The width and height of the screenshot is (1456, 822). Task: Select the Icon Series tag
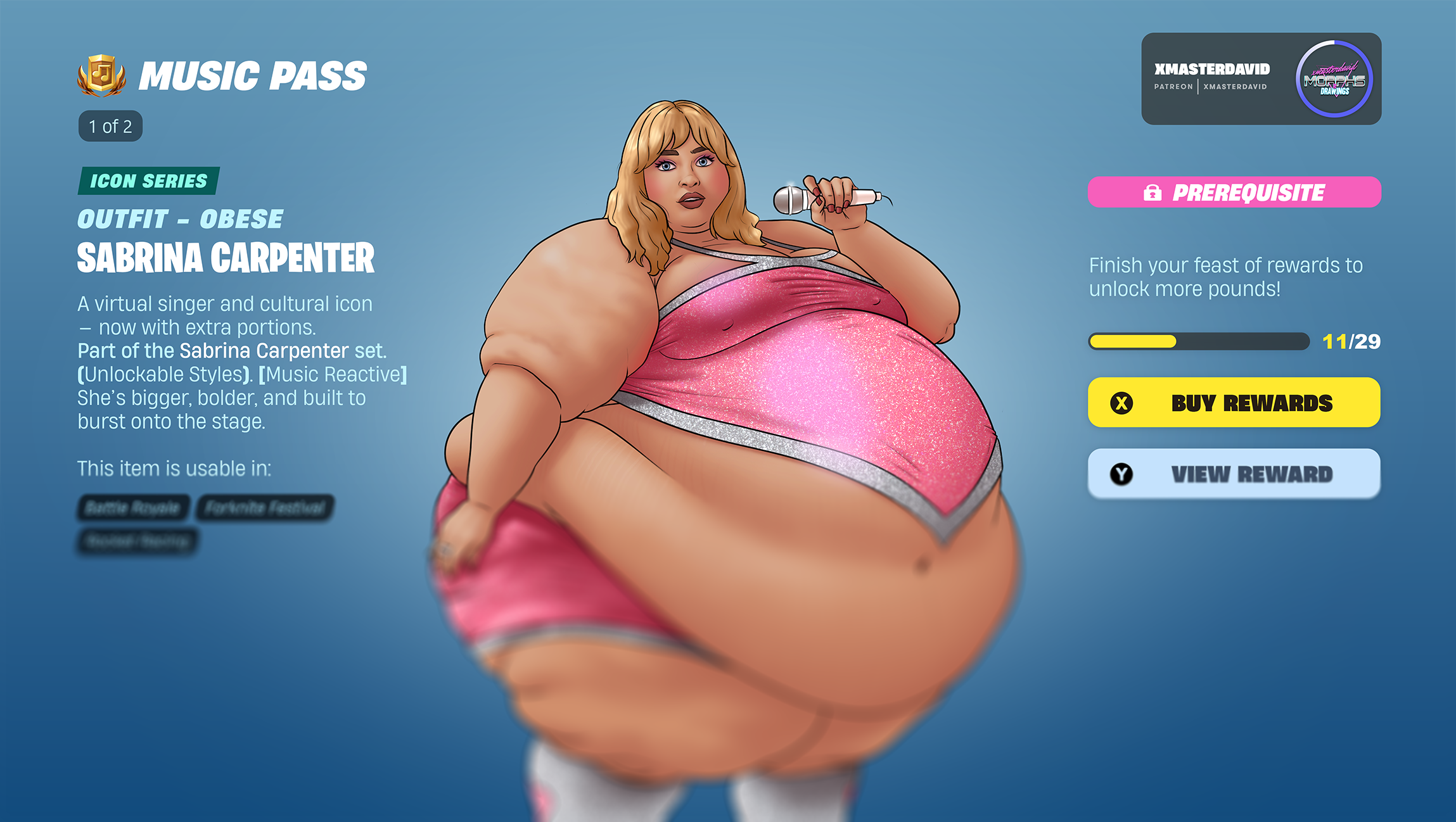click(148, 181)
